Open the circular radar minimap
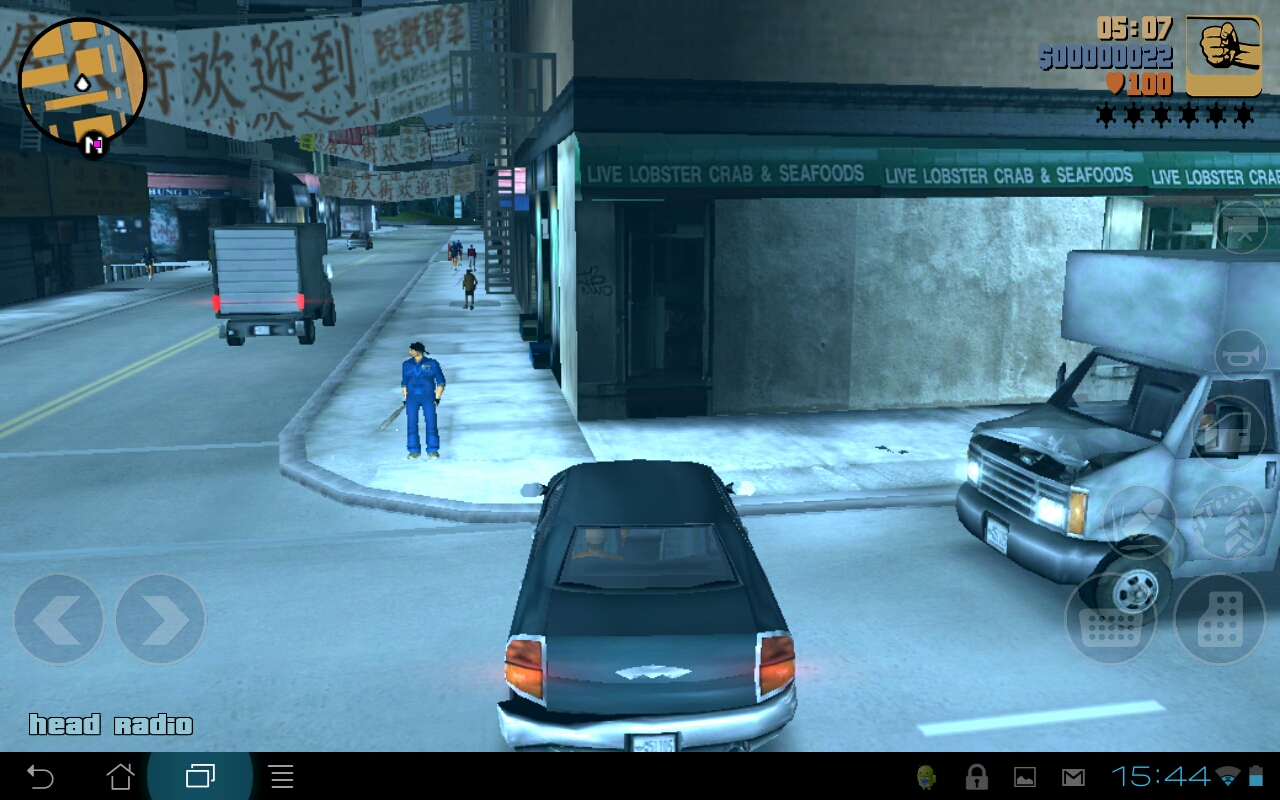Image resolution: width=1280 pixels, height=800 pixels. tap(82, 82)
